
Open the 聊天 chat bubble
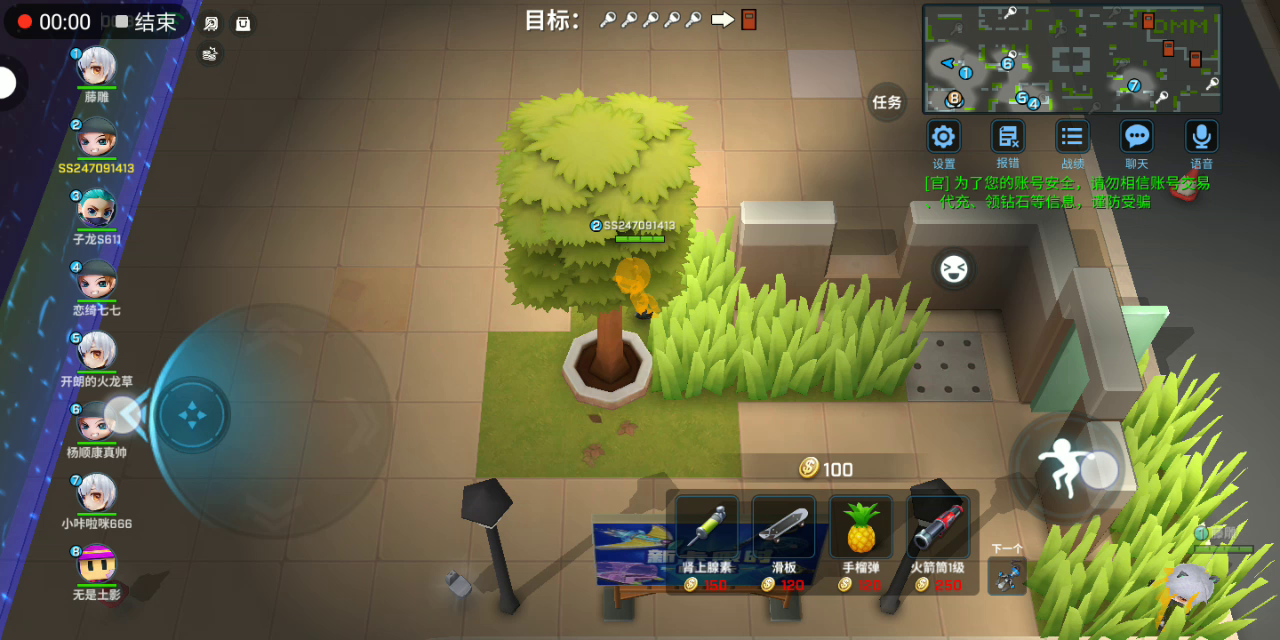[x=1137, y=136]
